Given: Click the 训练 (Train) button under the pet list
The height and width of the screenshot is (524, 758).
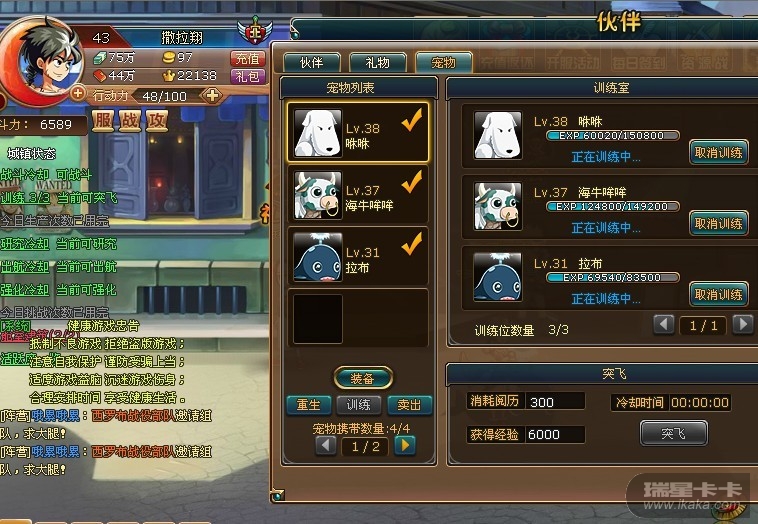Looking at the screenshot, I should (x=359, y=405).
